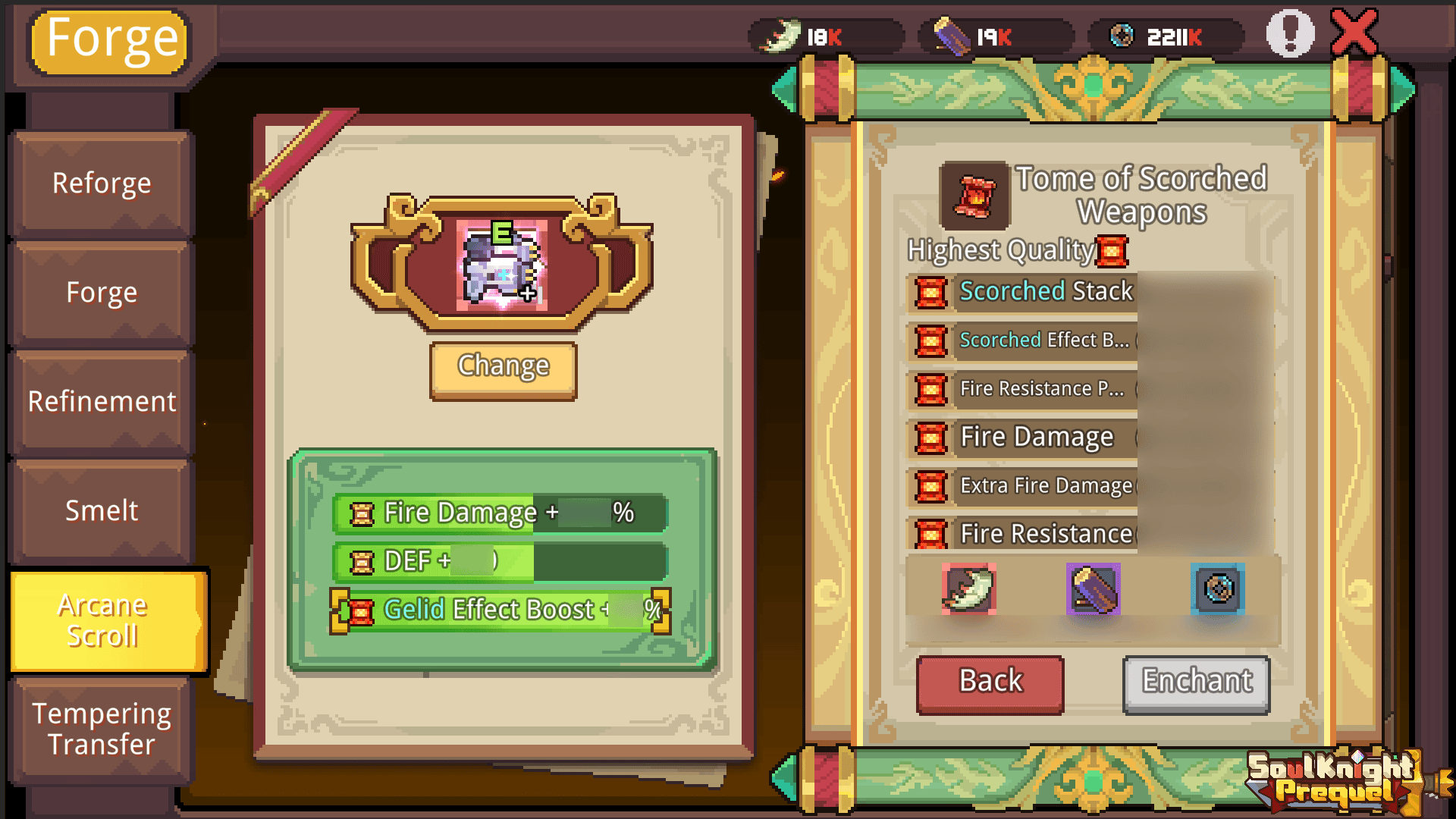Switch to the Tempering Transfer tab
The height and width of the screenshot is (819, 1456).
(x=104, y=729)
